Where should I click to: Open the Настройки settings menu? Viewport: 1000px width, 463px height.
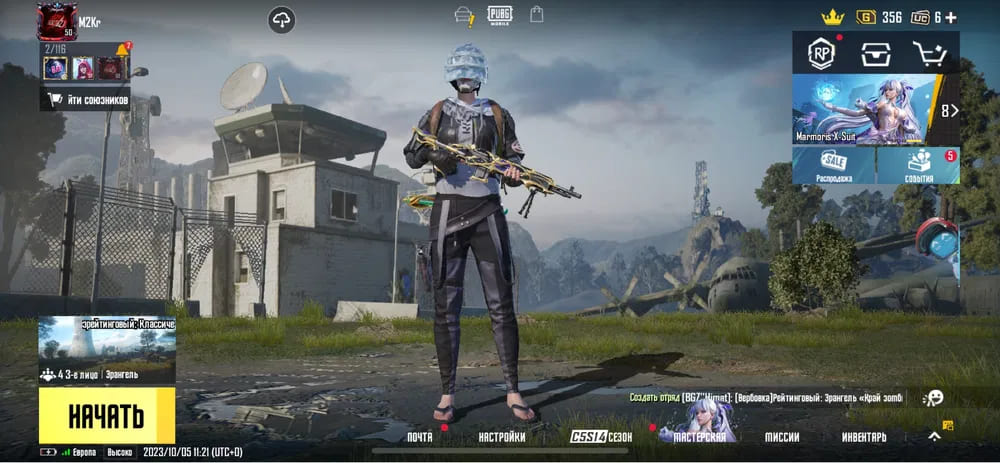pyautogui.click(x=501, y=437)
